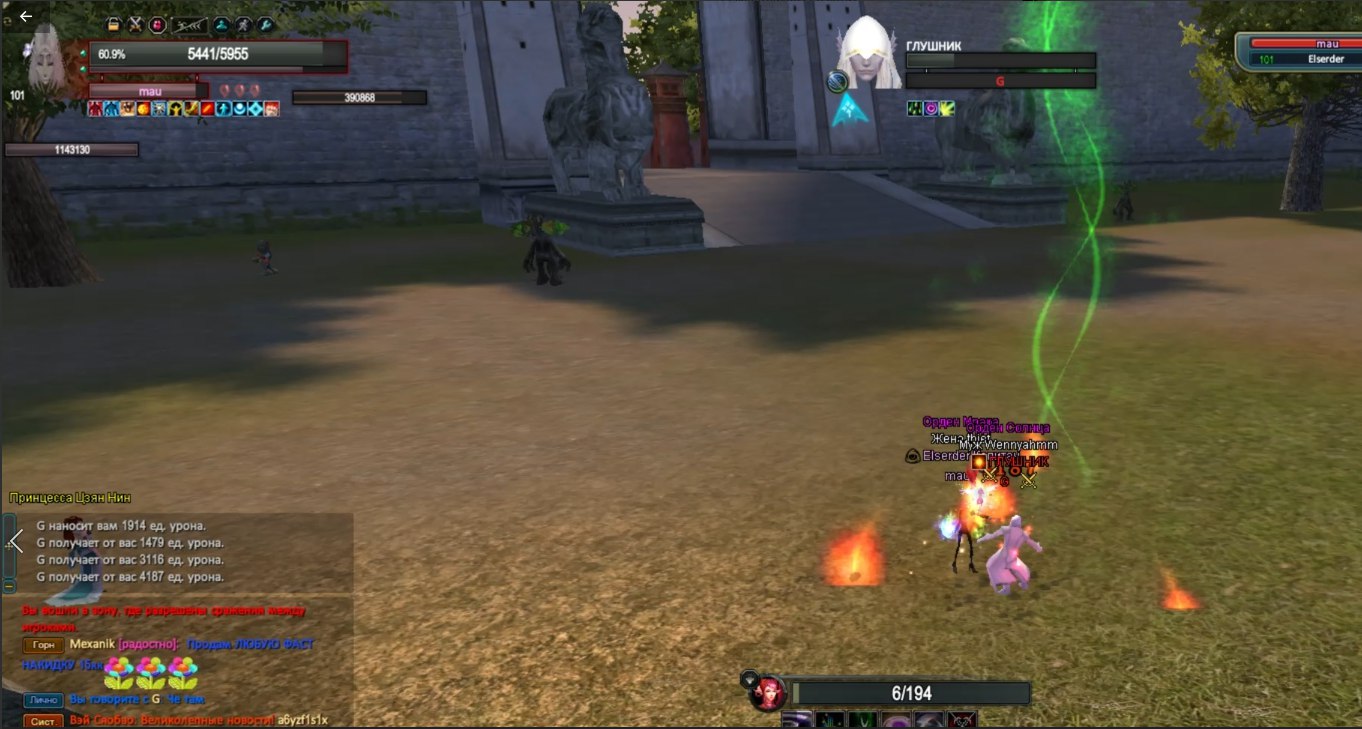Open the crossed swords PvP icon
Viewport: 1362px width, 729px height.
[x=135, y=24]
